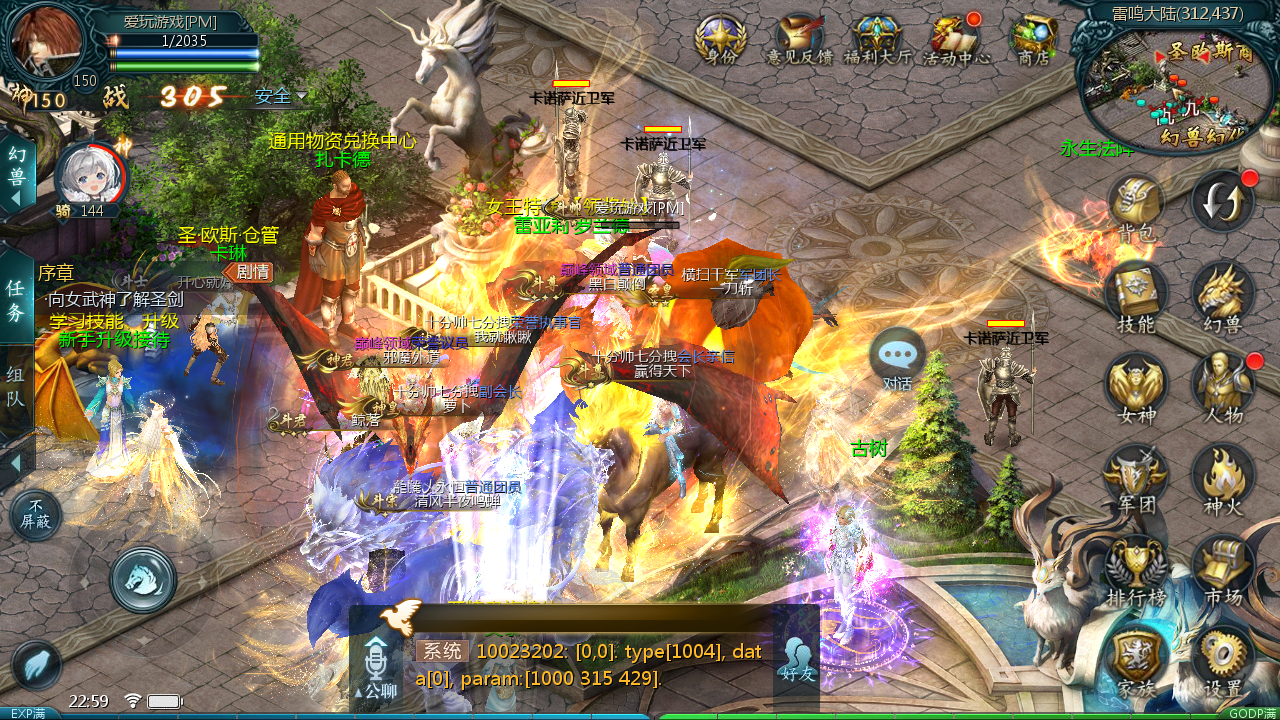Open the 身份 identity menu
Viewport: 1280px width, 720px height.
[720, 39]
